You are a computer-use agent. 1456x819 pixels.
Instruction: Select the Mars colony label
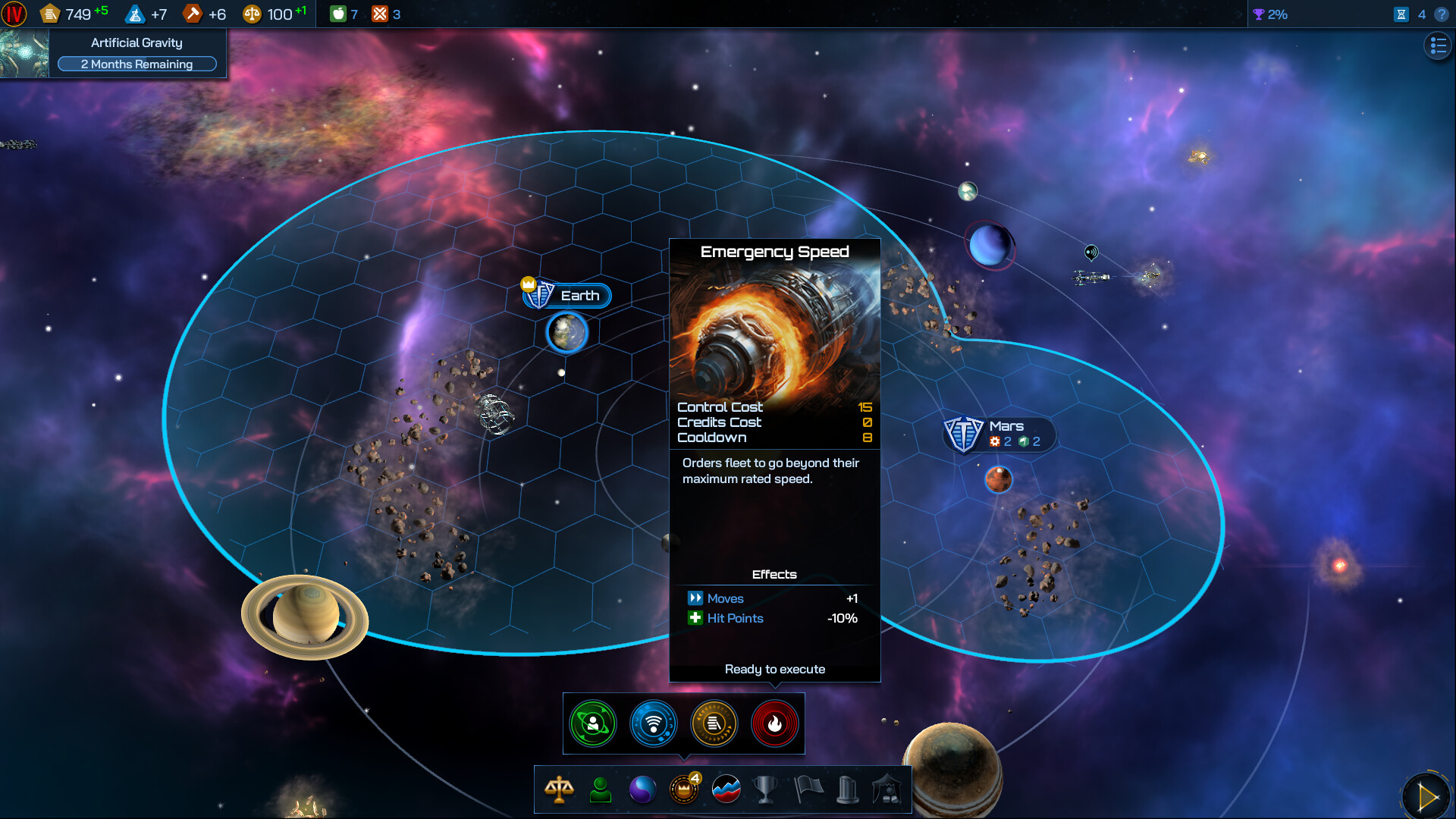tap(1006, 426)
